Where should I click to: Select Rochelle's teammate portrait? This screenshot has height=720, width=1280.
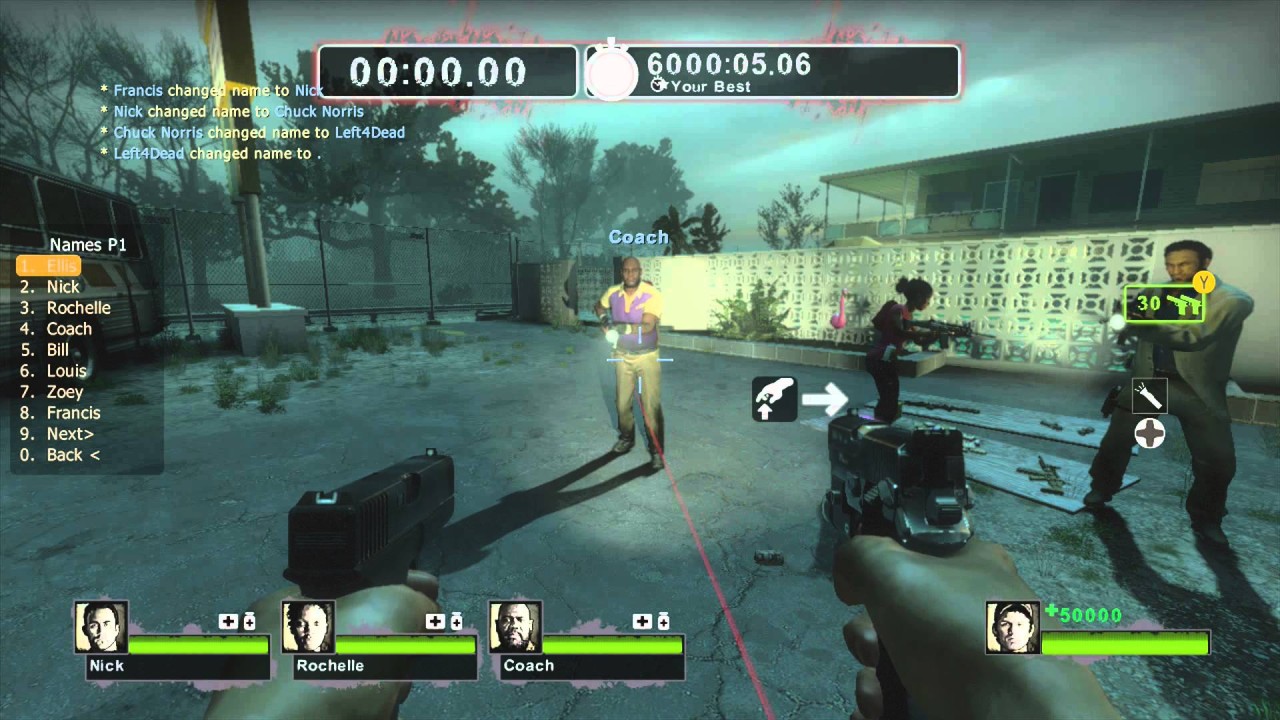308,628
